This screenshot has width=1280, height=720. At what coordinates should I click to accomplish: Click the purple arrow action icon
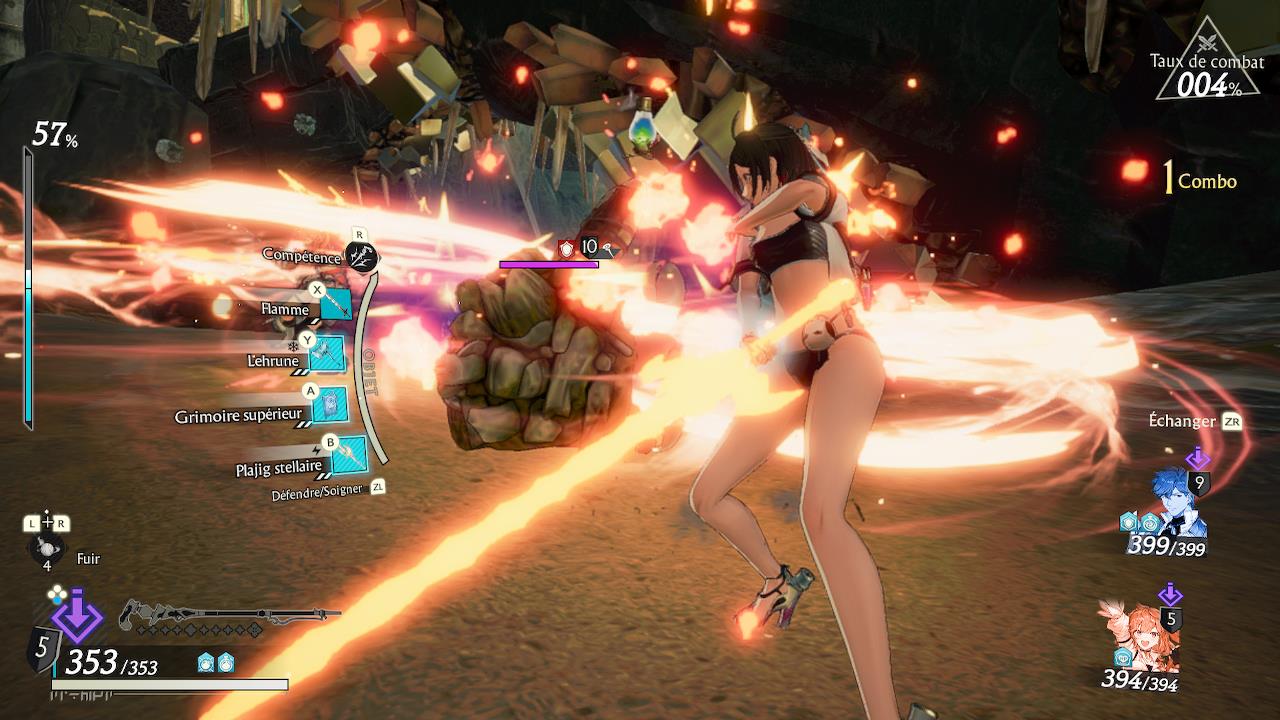[x=77, y=615]
